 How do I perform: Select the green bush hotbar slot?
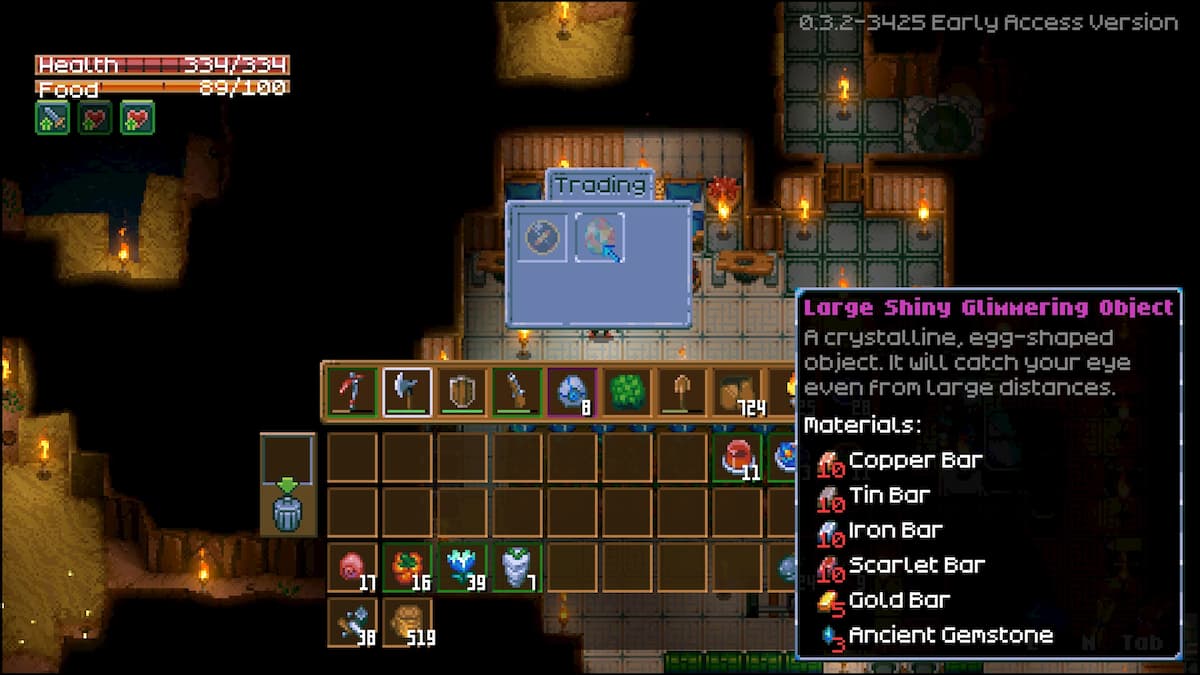627,392
